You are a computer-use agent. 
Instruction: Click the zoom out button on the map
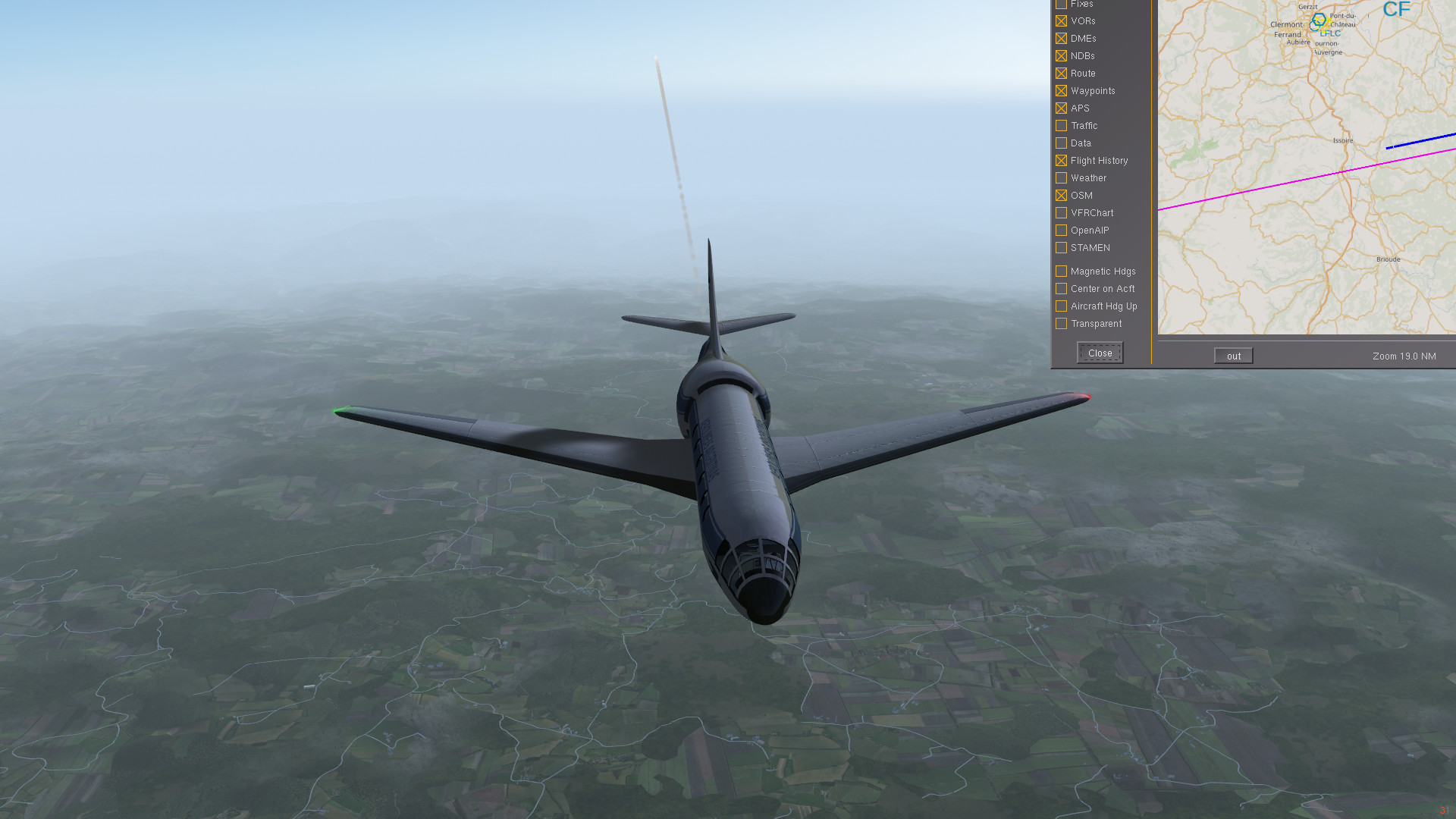pyautogui.click(x=1232, y=355)
